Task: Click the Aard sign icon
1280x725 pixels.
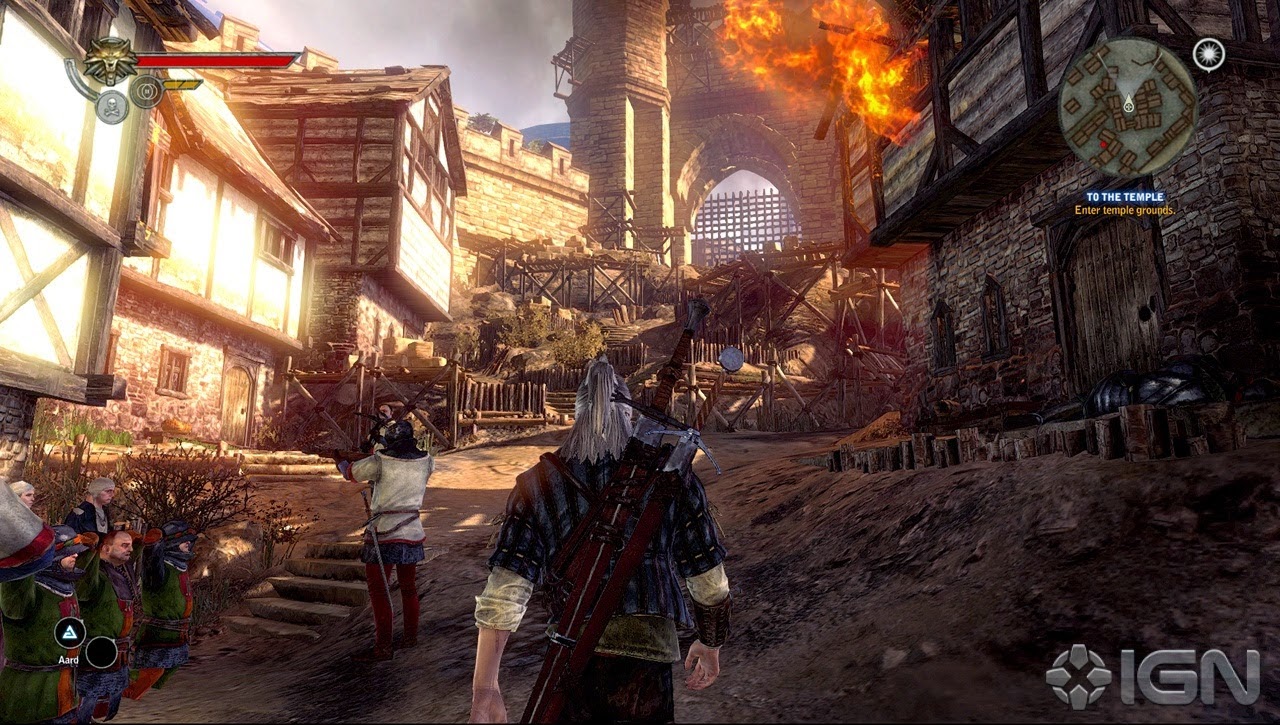Action: point(70,633)
